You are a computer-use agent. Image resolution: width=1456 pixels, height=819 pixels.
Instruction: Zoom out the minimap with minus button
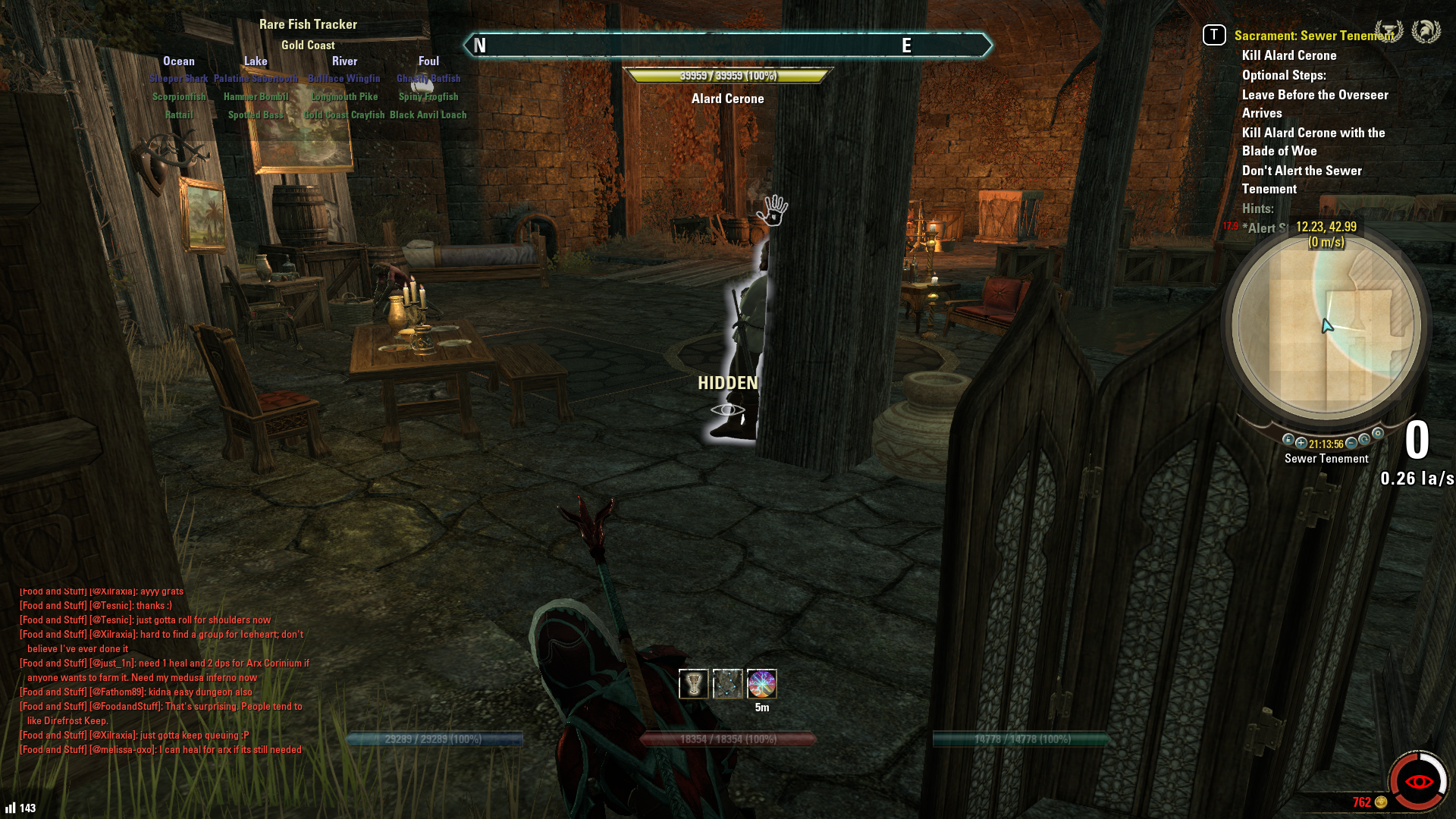[x=1351, y=443]
